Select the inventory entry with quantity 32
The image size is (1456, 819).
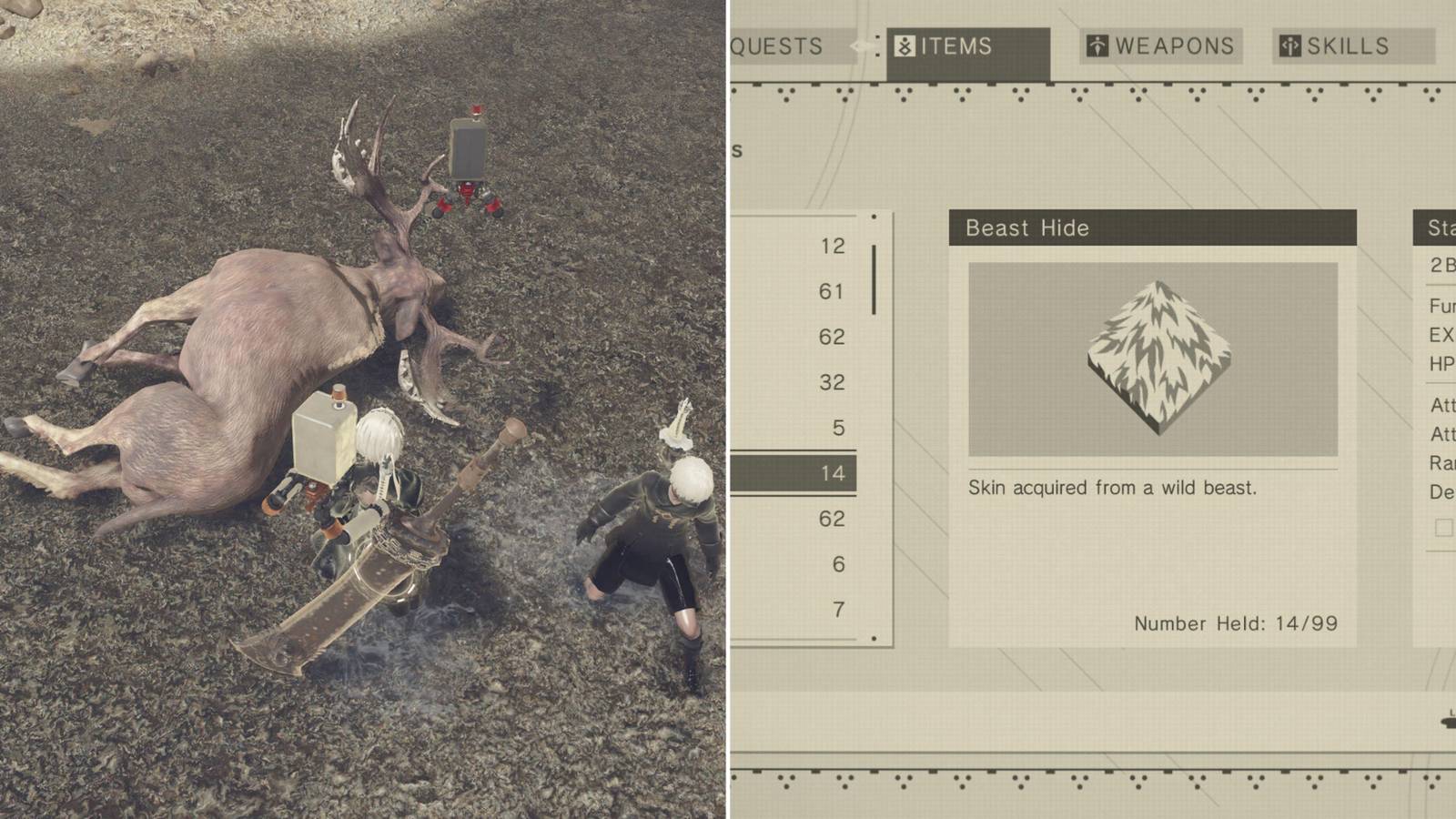click(x=831, y=382)
